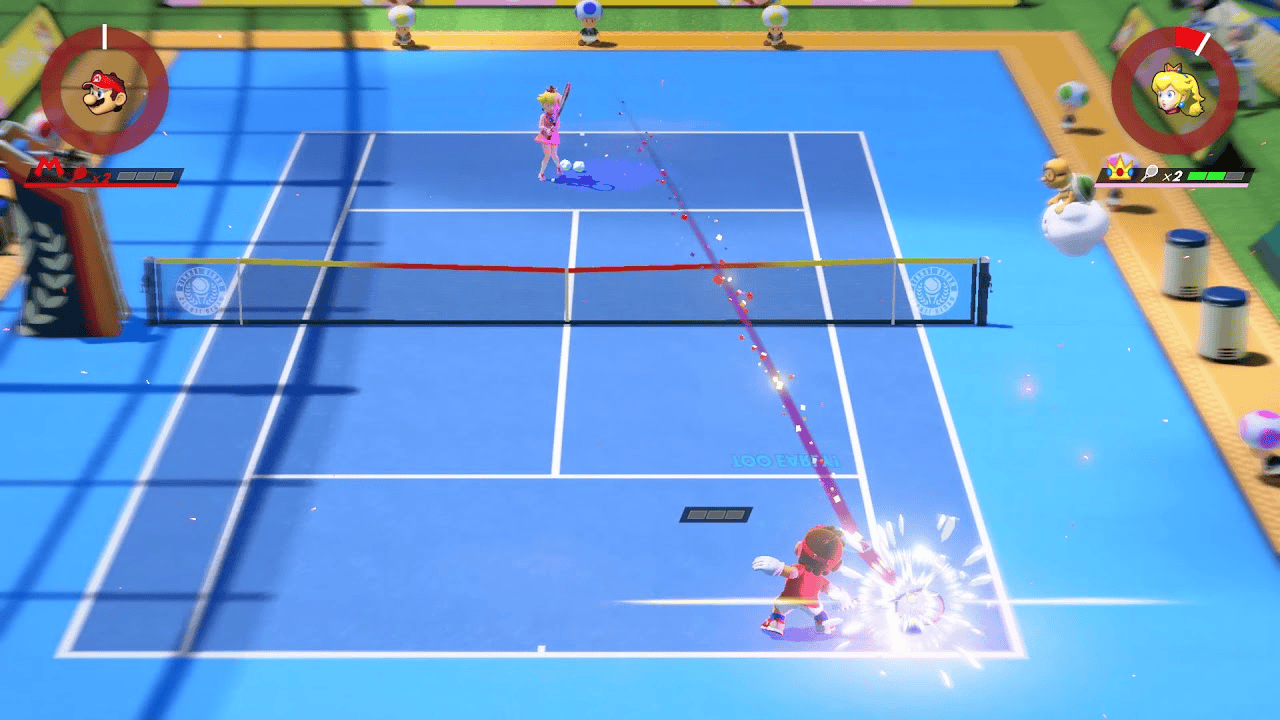1280x720 pixels.
Task: Click Peach's portrait energy gauge
Action: pos(1174,91)
